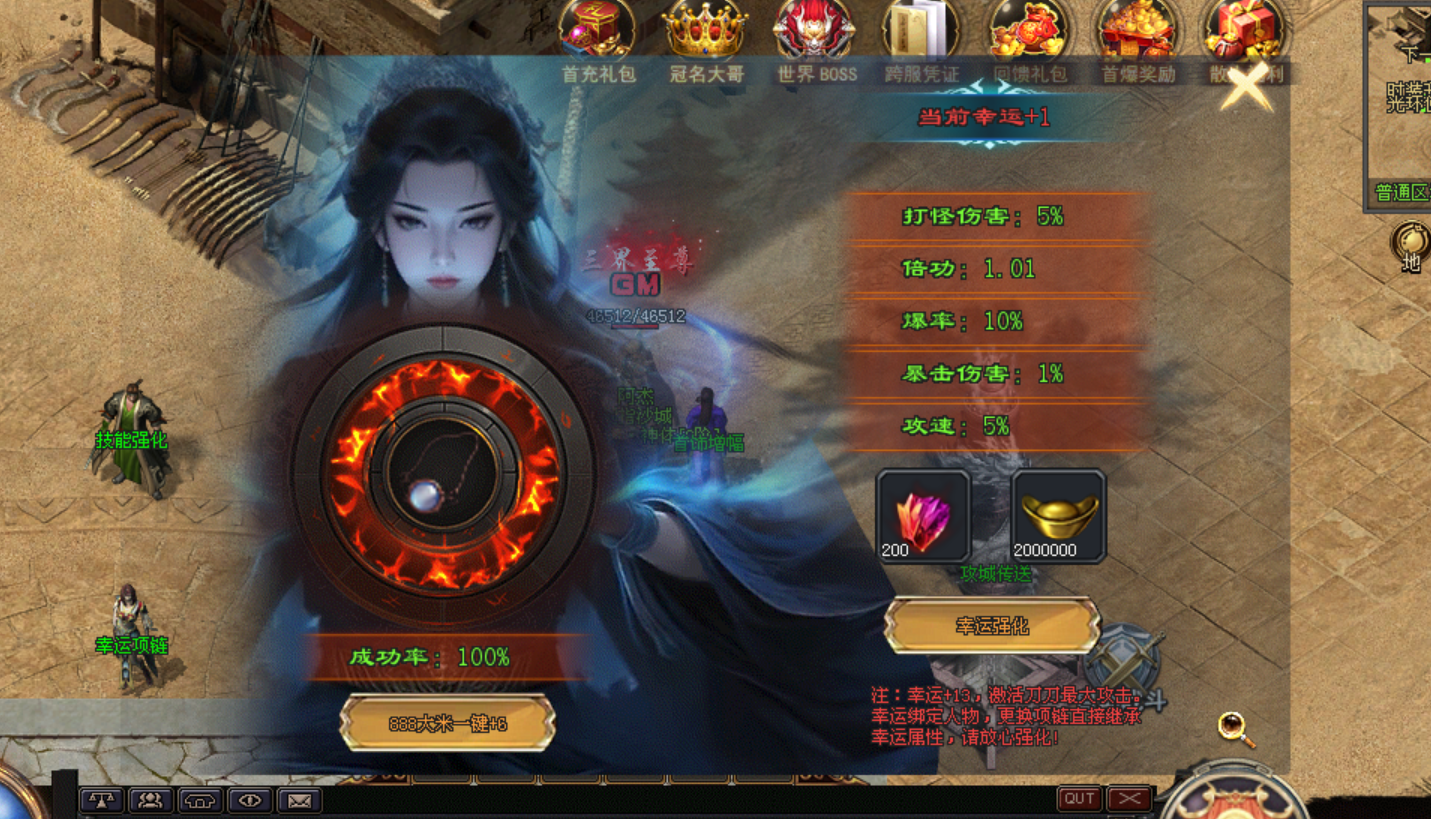Click the balance scales trade button
This screenshot has height=819, width=1431.
tap(101, 800)
